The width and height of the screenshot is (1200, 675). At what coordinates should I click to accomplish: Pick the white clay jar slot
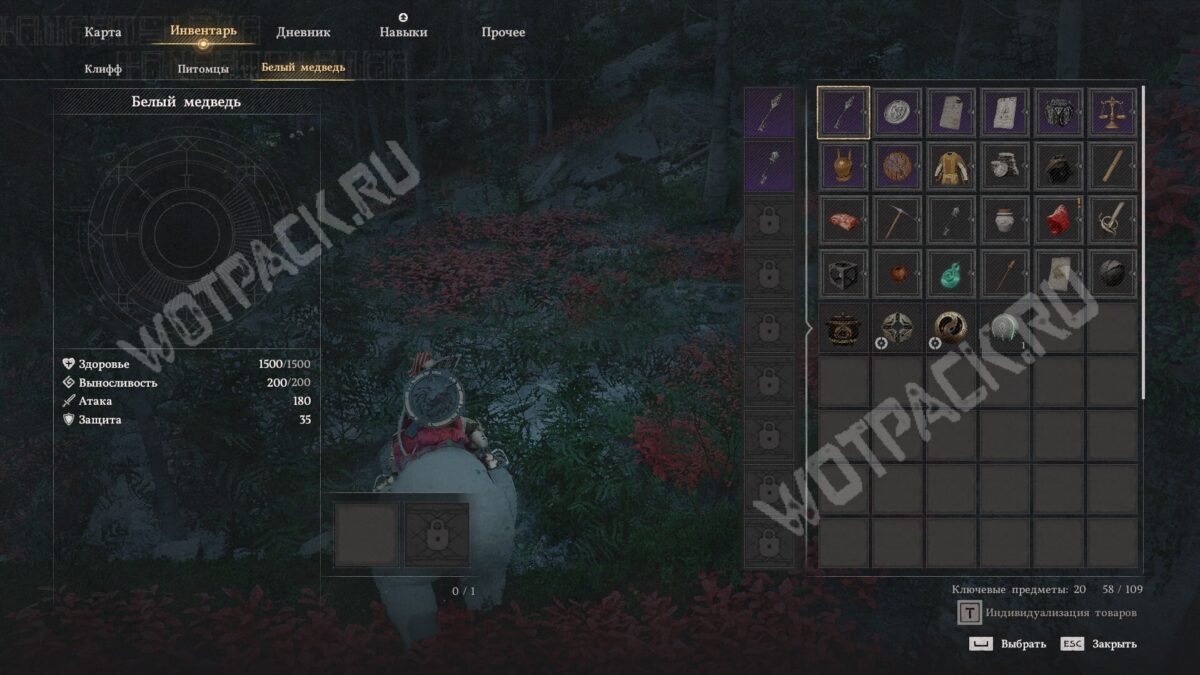point(1005,220)
